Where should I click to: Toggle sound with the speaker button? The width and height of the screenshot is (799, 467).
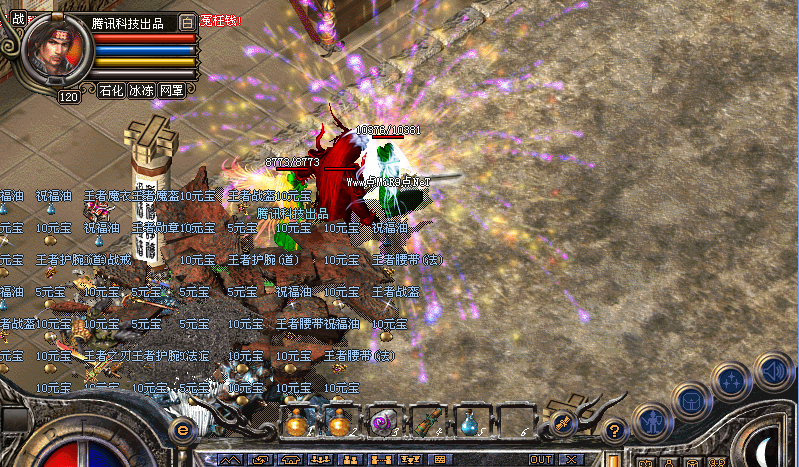pyautogui.click(x=773, y=371)
